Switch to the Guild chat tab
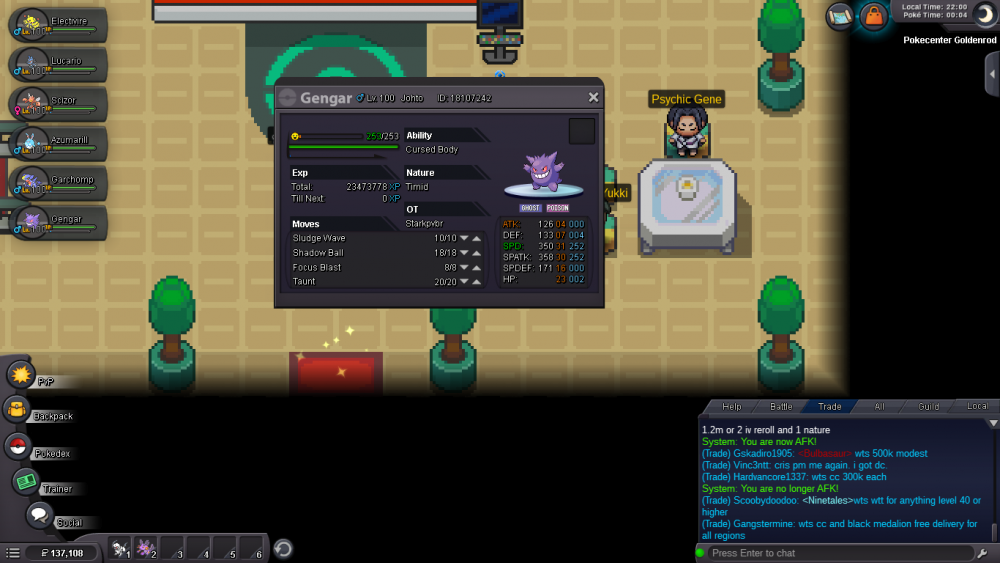Image resolution: width=1000 pixels, height=563 pixels. point(929,407)
